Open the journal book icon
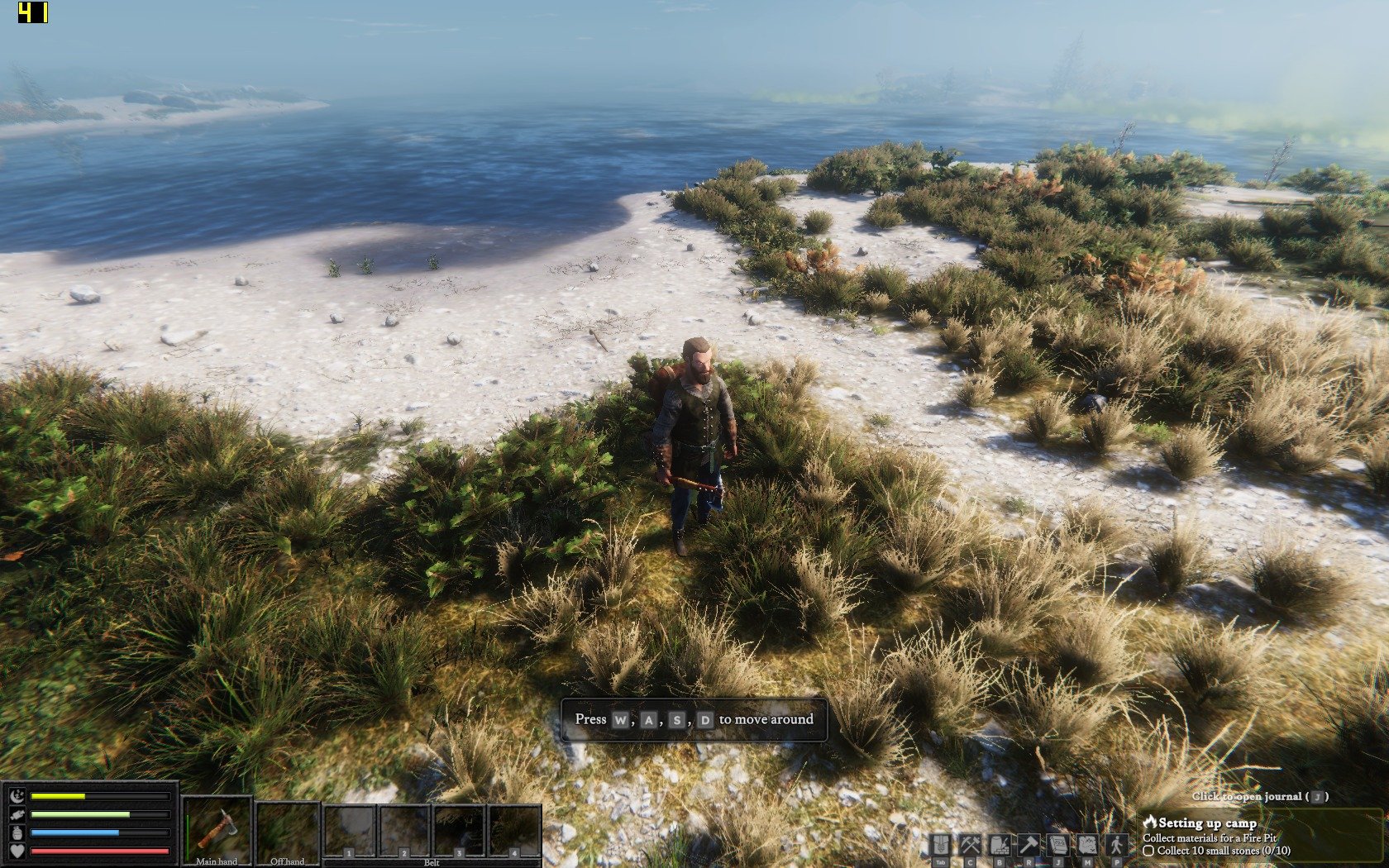1389x868 pixels. [x=1057, y=845]
